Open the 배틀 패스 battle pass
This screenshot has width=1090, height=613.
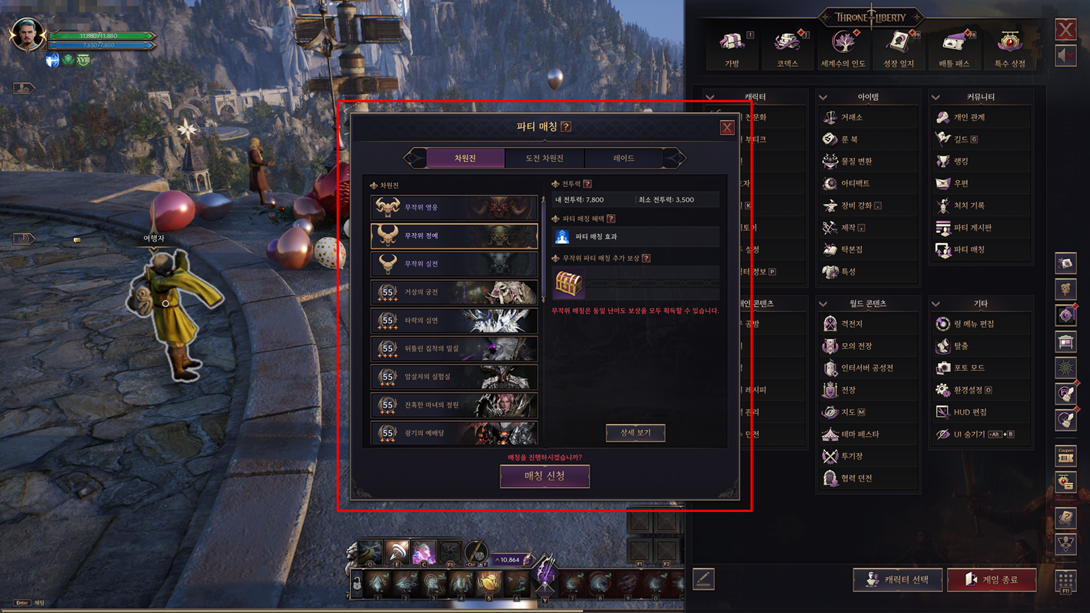[x=954, y=48]
